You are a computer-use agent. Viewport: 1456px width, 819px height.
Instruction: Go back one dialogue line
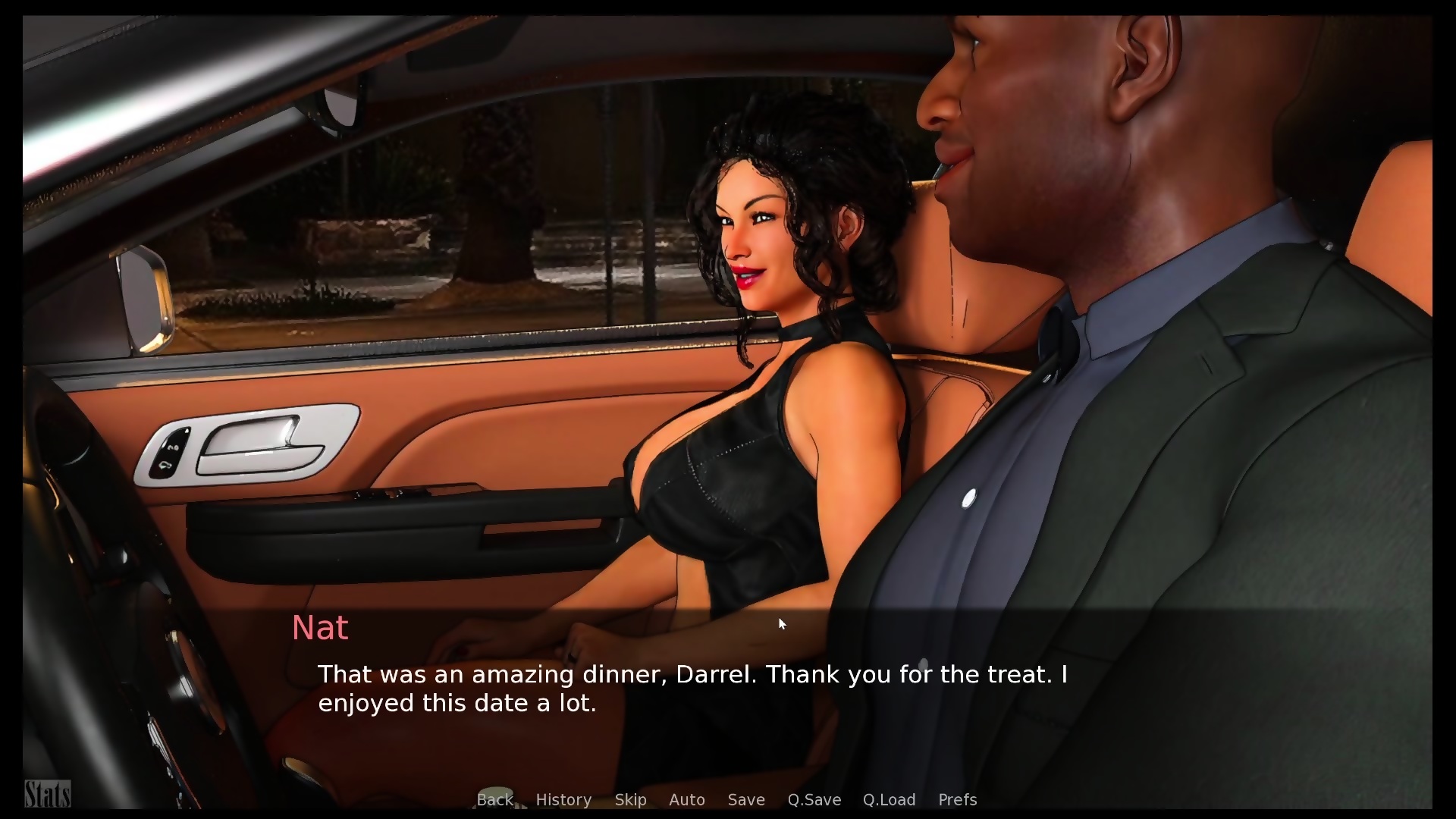(x=494, y=799)
